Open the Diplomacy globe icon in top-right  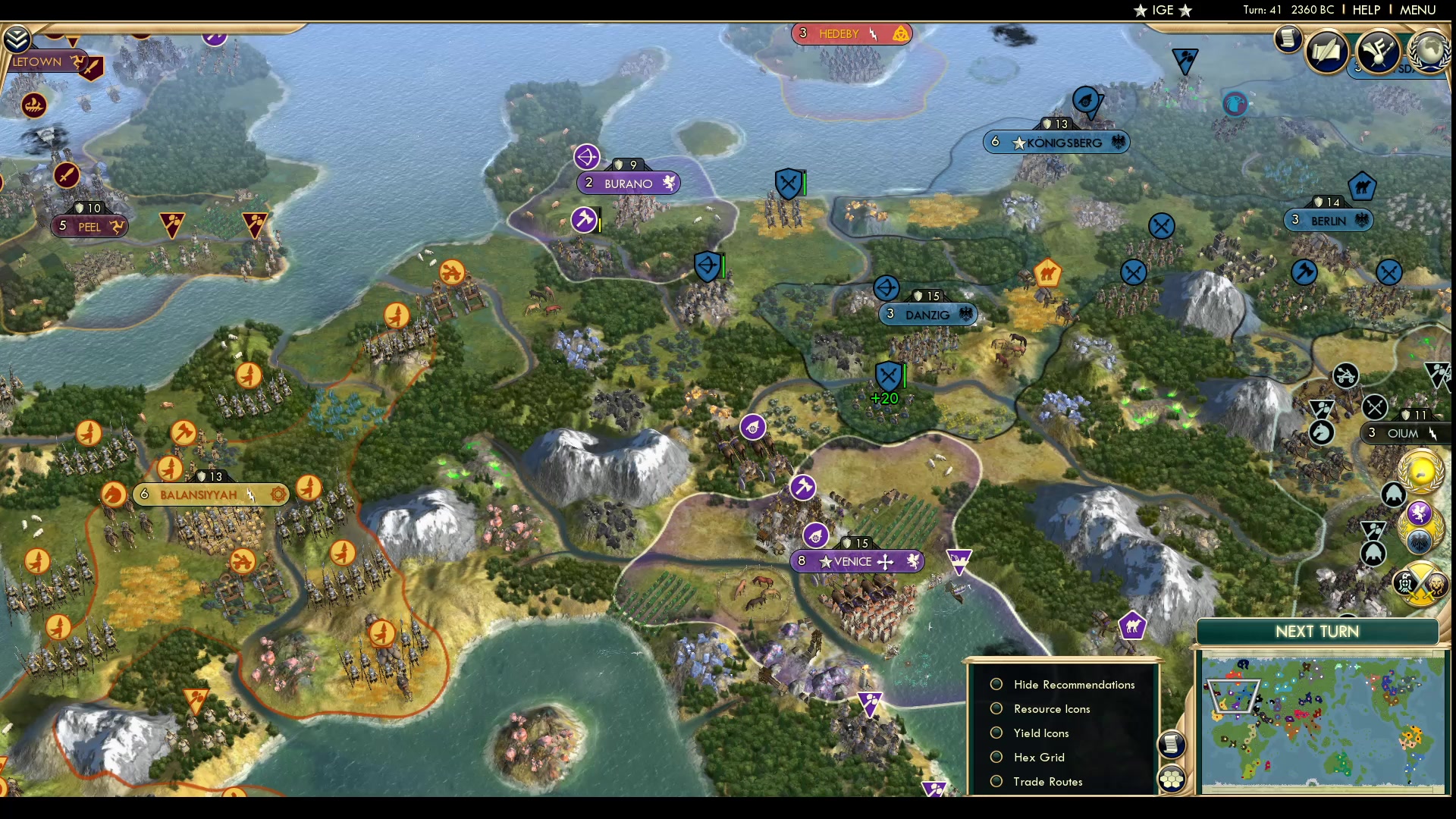(x=1429, y=53)
